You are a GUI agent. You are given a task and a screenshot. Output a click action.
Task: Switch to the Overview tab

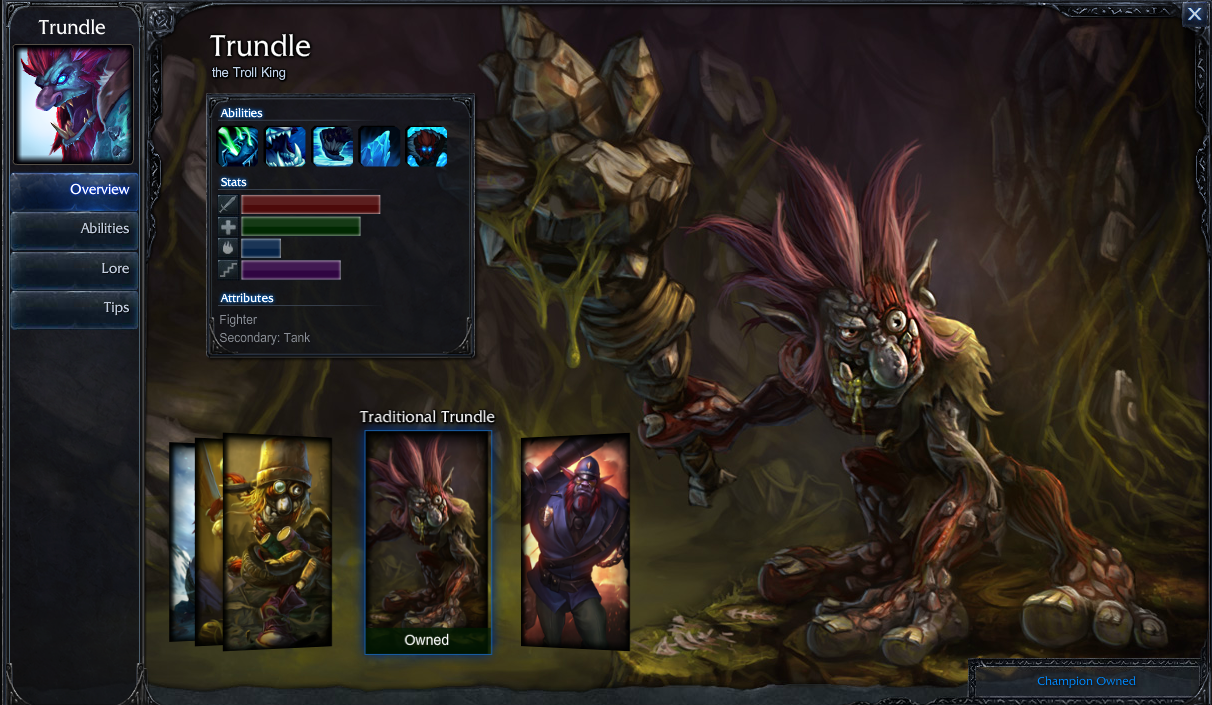point(75,190)
